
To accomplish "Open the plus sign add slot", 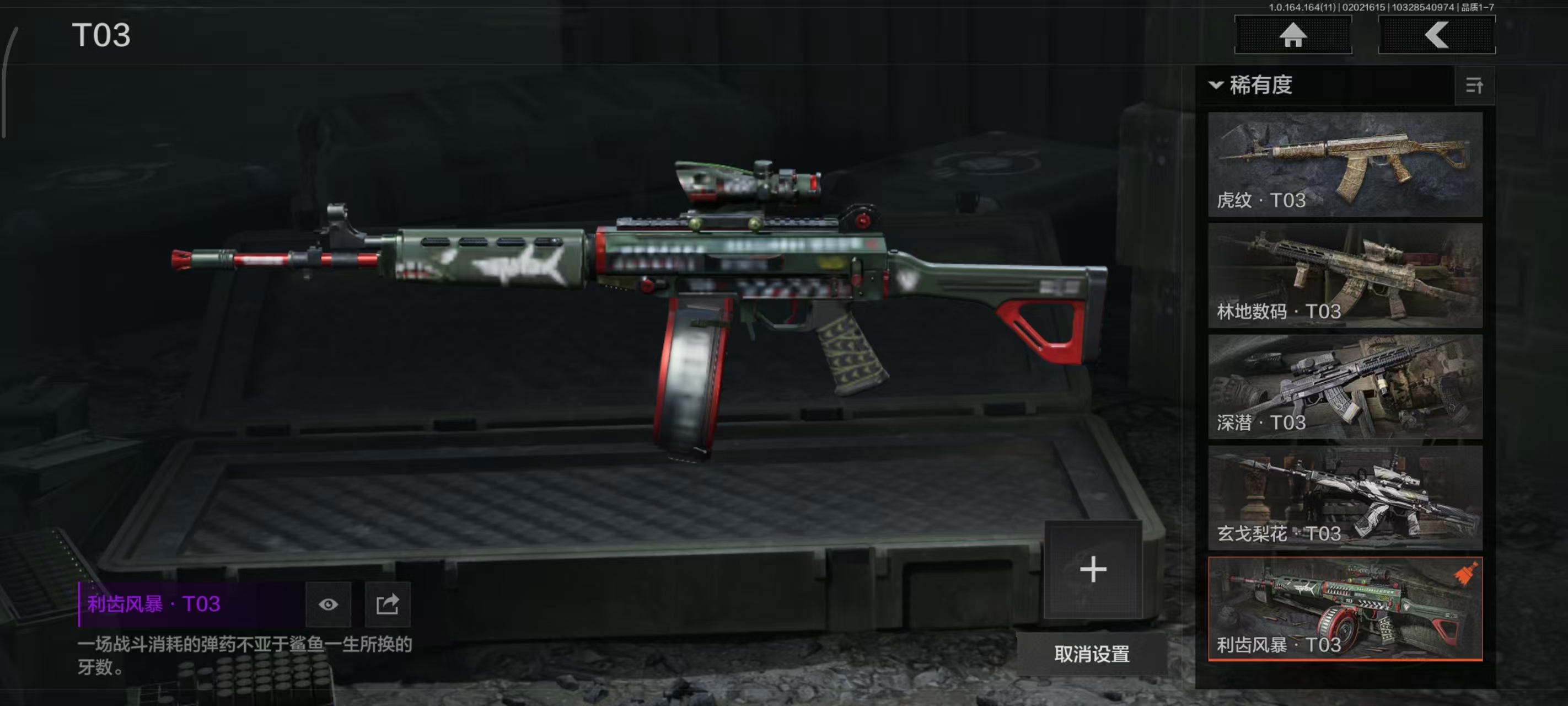I will click(1093, 570).
